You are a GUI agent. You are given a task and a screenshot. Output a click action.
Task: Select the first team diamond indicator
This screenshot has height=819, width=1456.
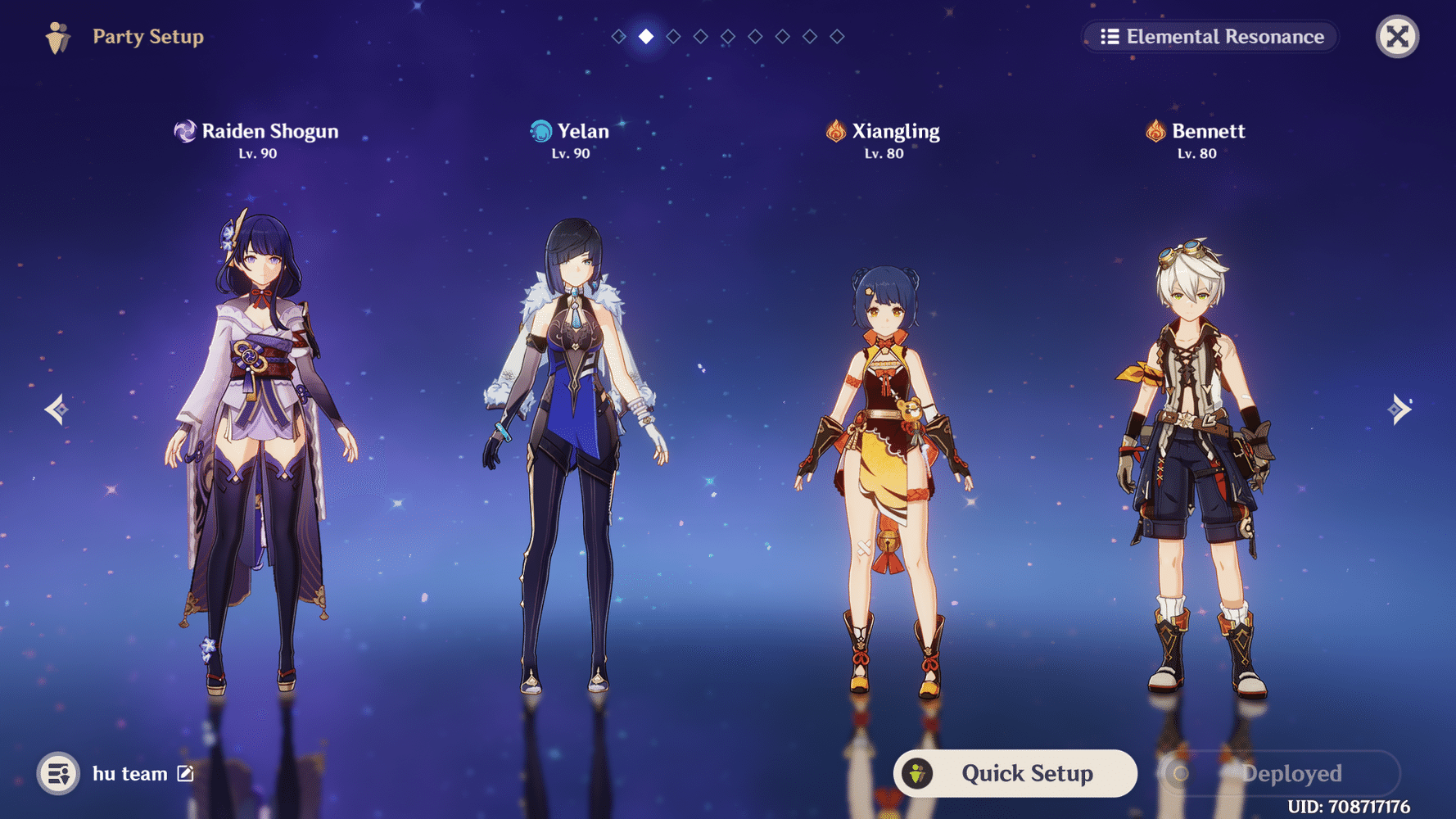click(618, 35)
